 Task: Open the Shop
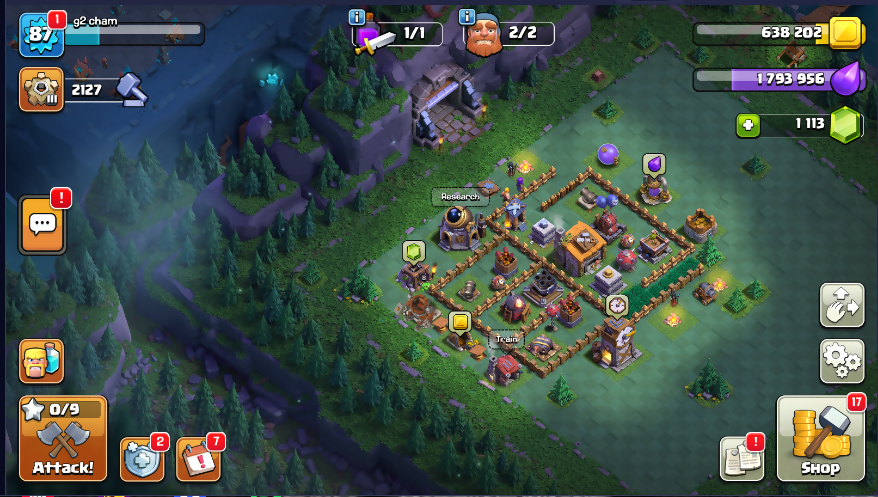[x=820, y=439]
